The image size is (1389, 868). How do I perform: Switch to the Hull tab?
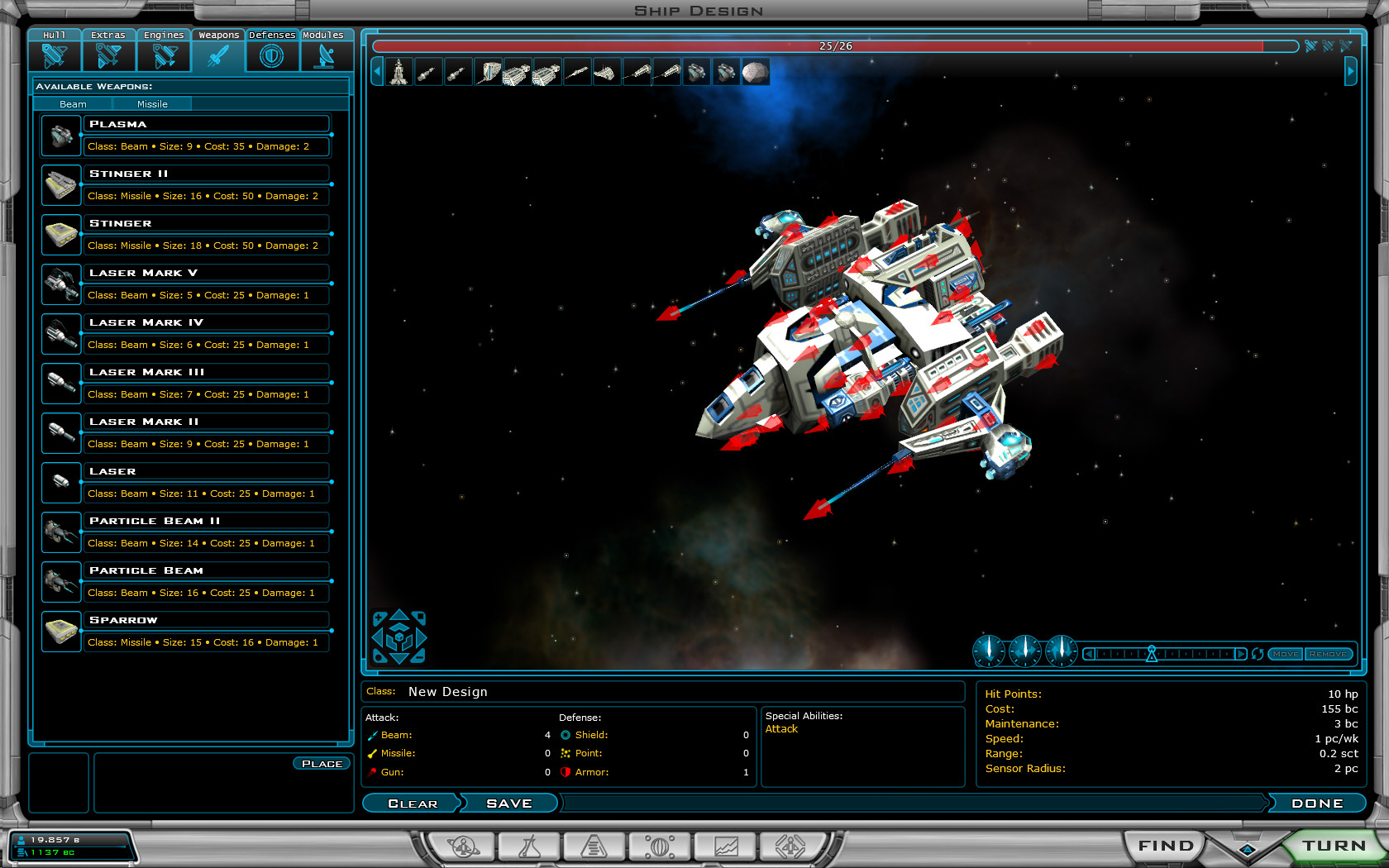(x=55, y=50)
